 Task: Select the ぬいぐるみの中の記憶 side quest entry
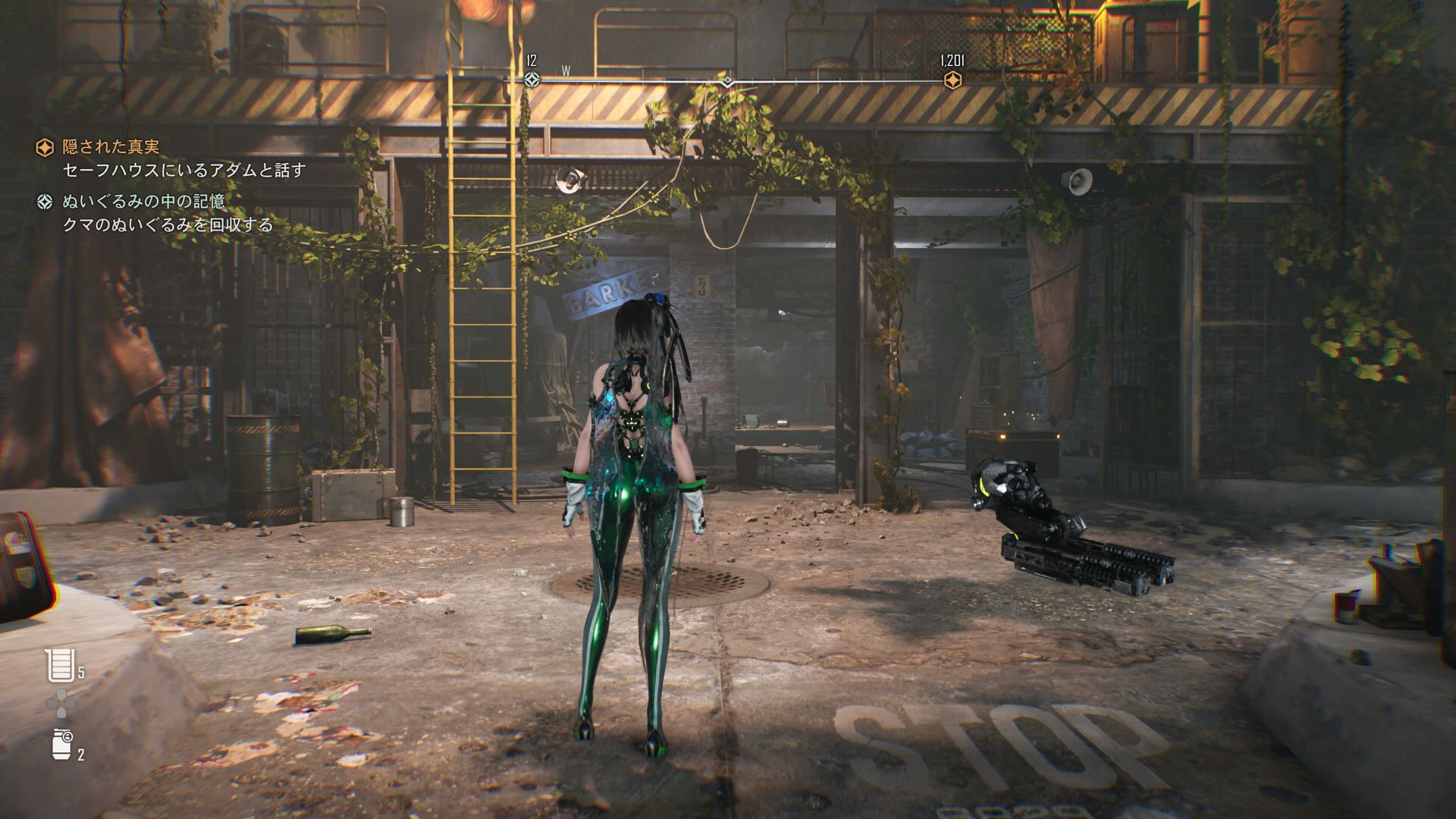click(143, 202)
